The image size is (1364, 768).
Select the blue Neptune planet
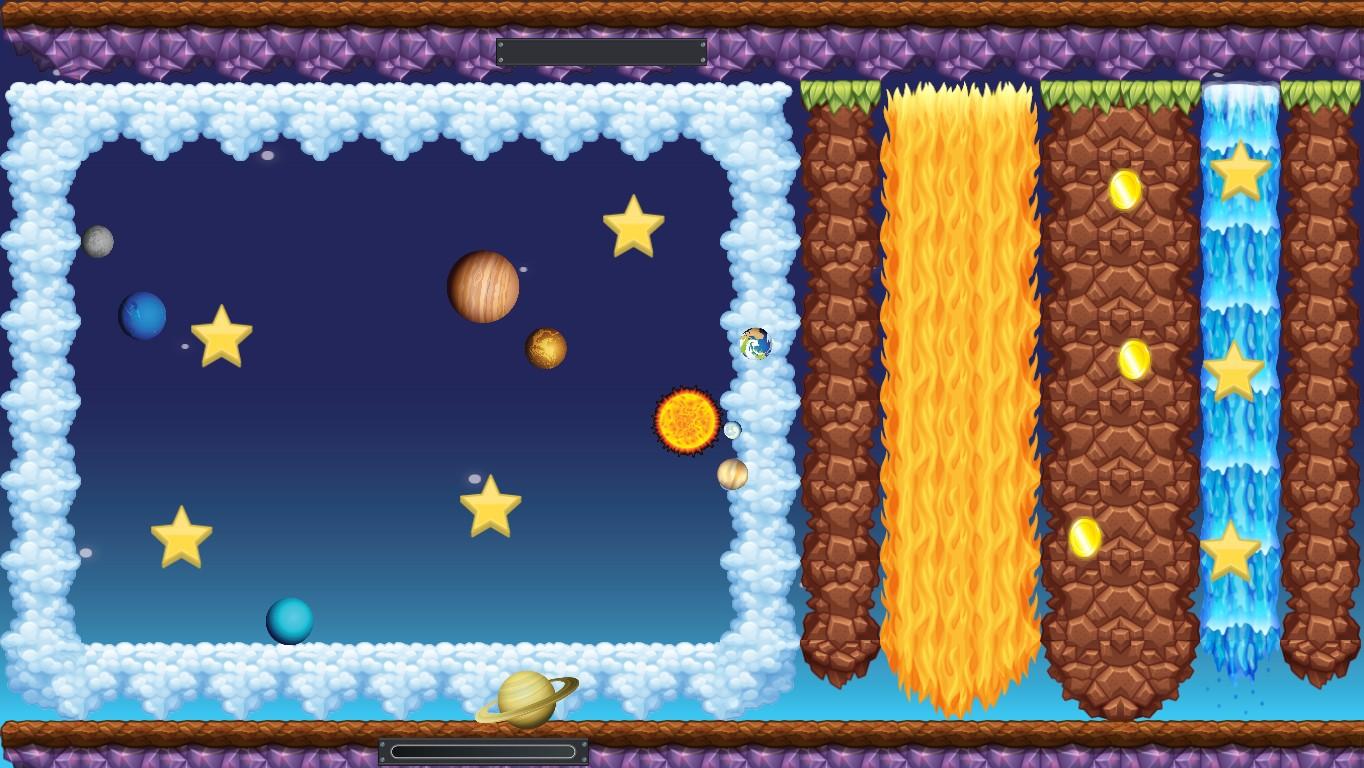pyautogui.click(x=143, y=314)
